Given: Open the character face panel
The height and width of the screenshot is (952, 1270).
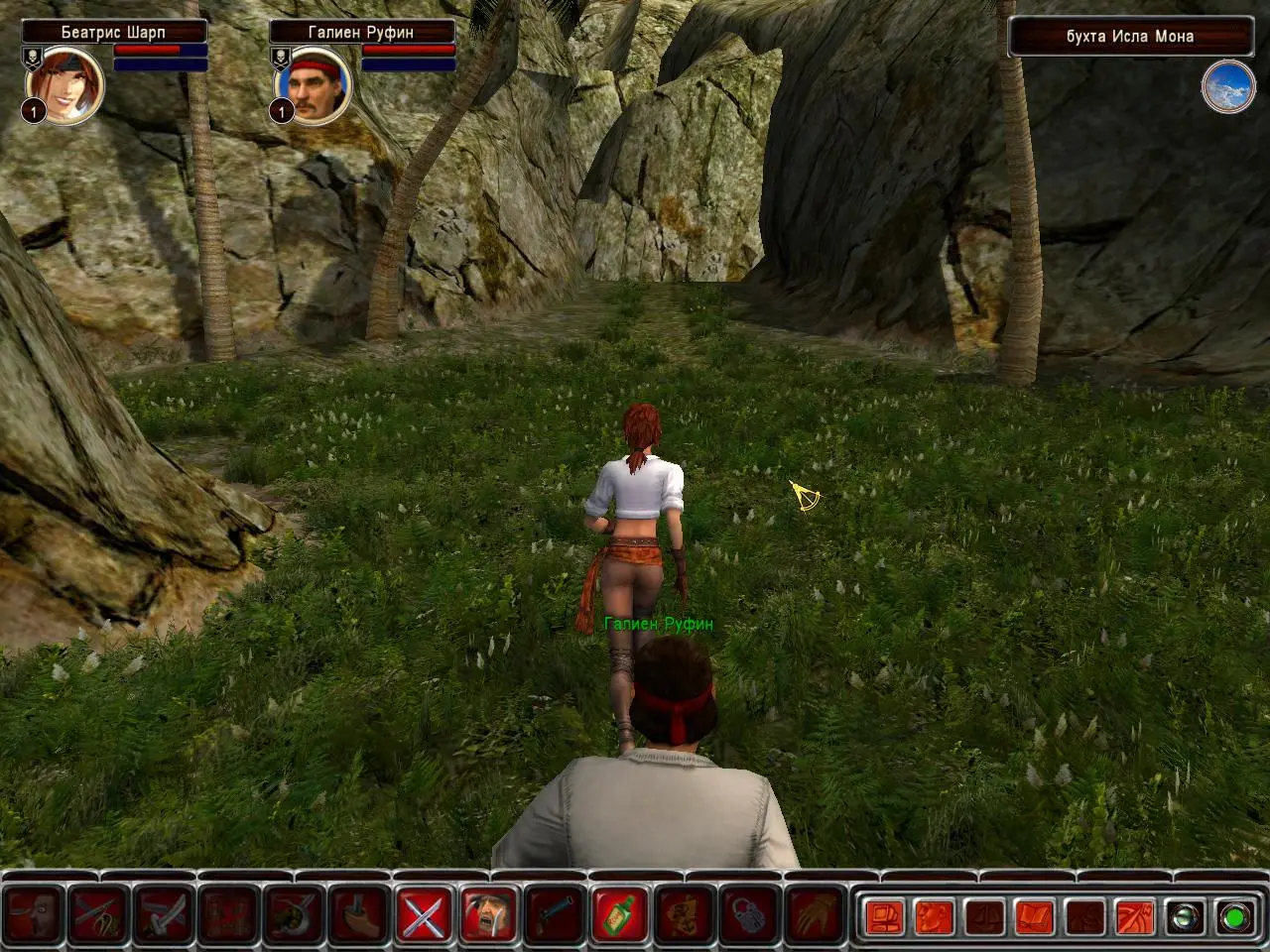Looking at the screenshot, I should coord(934,916).
